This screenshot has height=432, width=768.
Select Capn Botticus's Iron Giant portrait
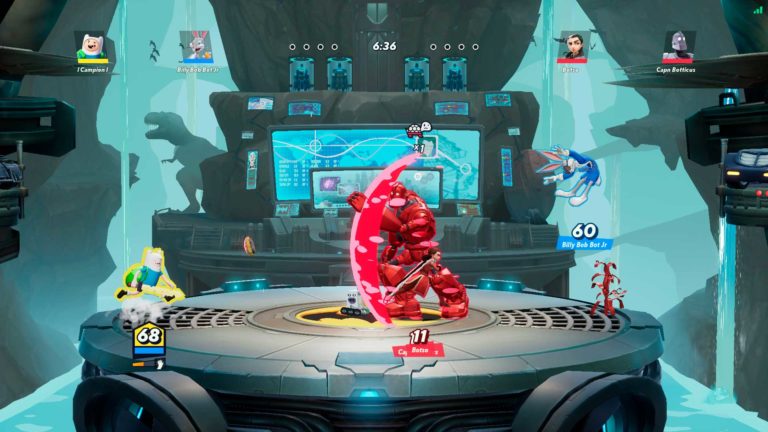pyautogui.click(x=677, y=46)
